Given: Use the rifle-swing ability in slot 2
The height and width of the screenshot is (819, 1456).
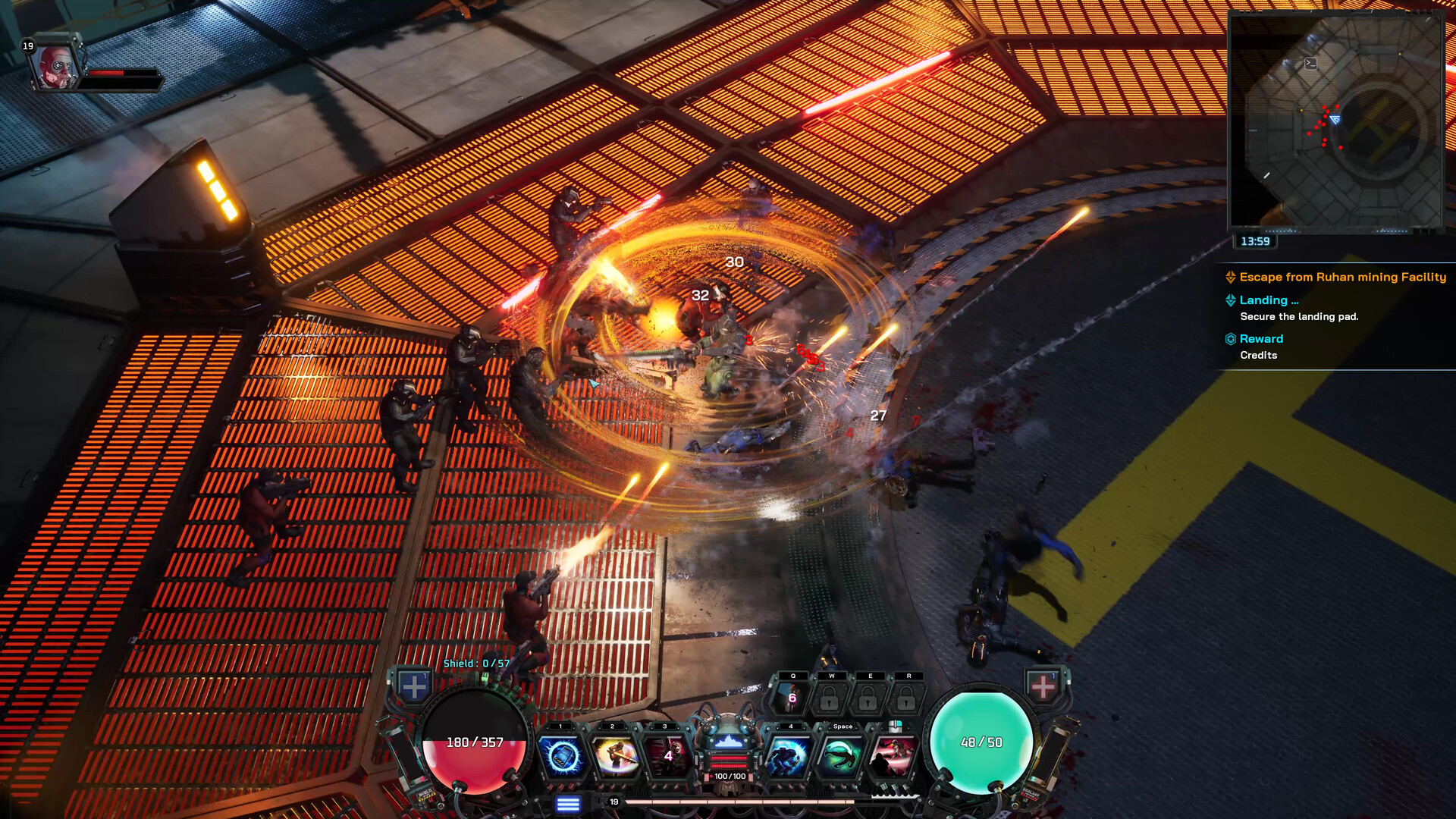Looking at the screenshot, I should [615, 756].
